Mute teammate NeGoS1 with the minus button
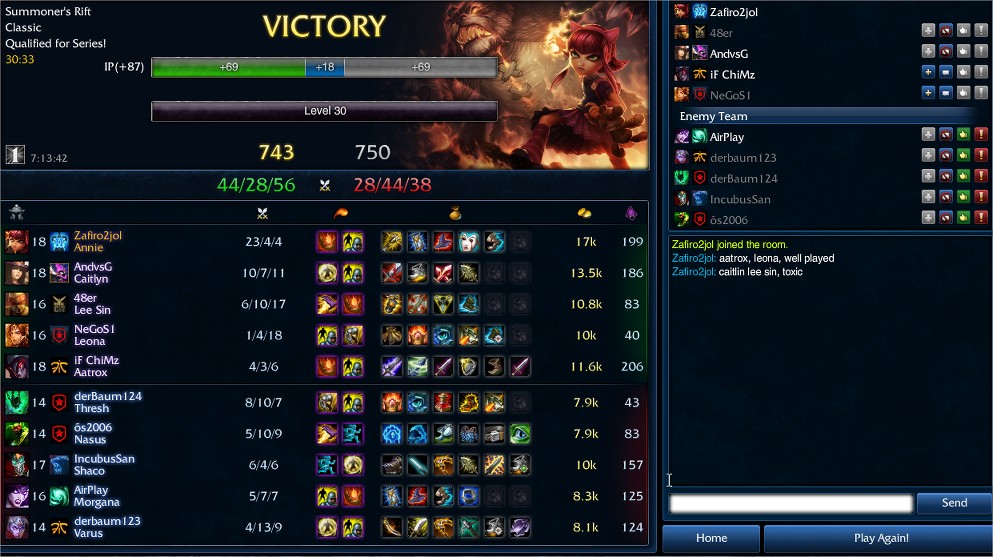993x557 pixels. point(946,94)
